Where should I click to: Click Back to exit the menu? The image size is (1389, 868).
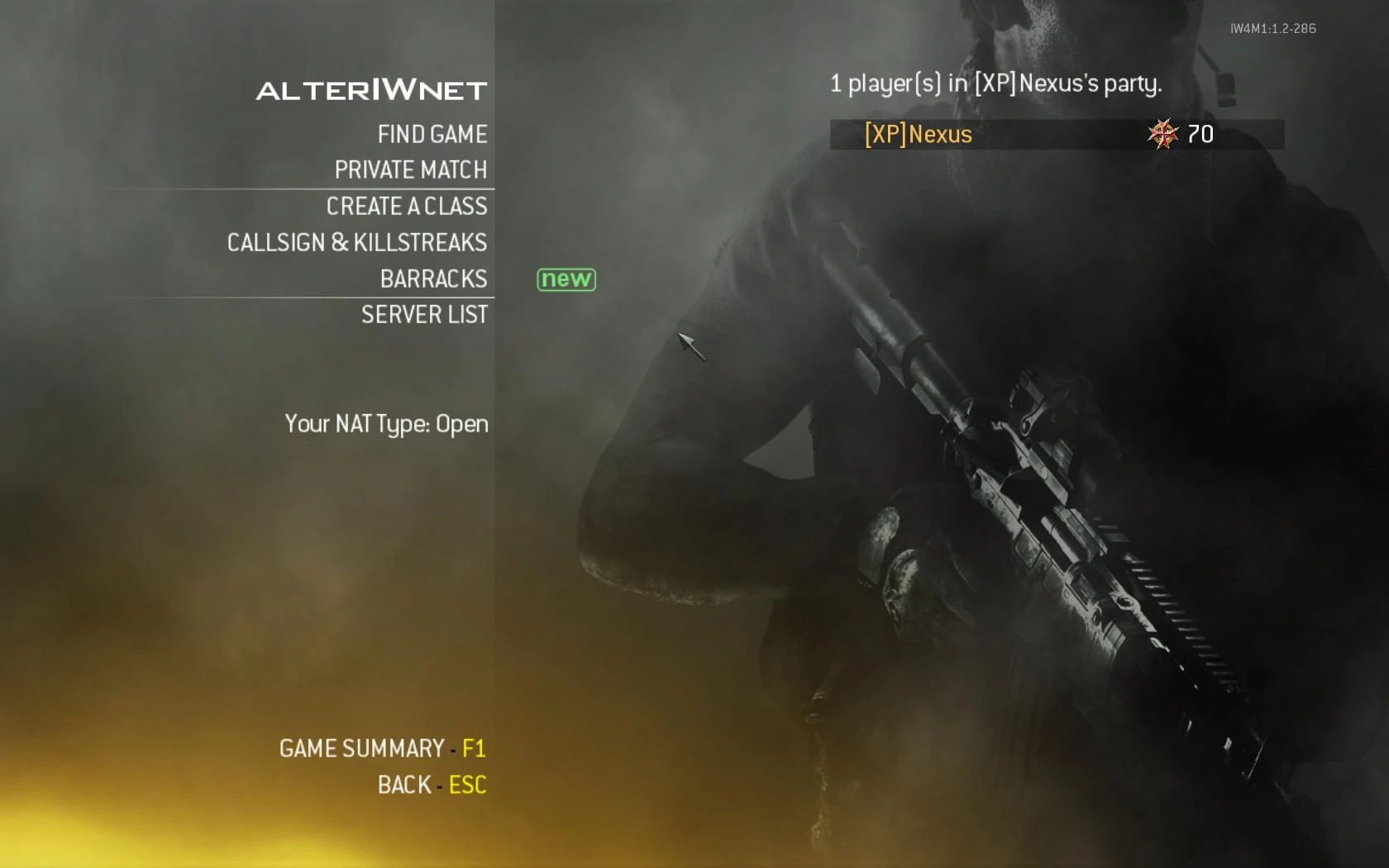tap(403, 785)
